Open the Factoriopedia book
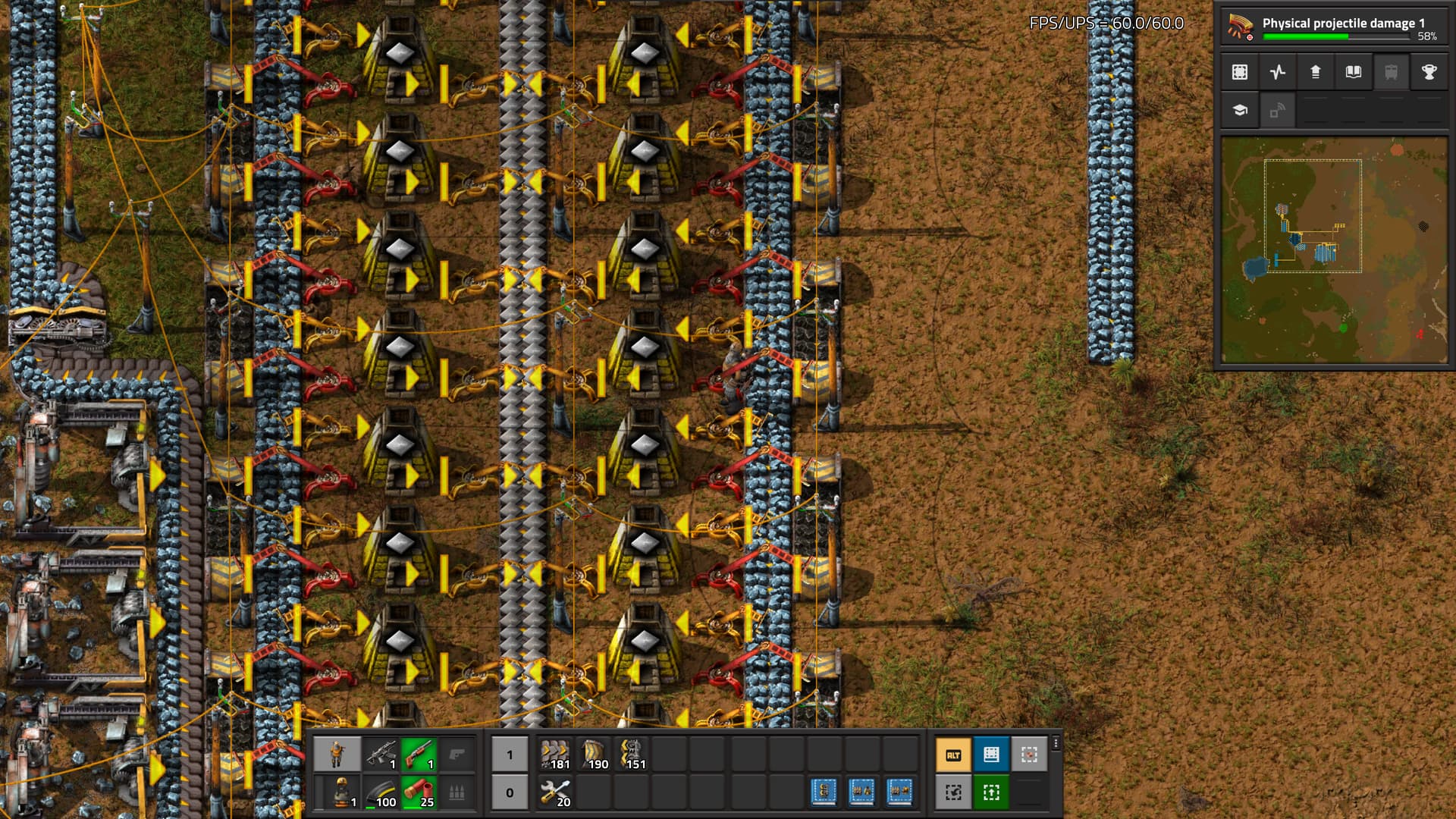 [1354, 72]
